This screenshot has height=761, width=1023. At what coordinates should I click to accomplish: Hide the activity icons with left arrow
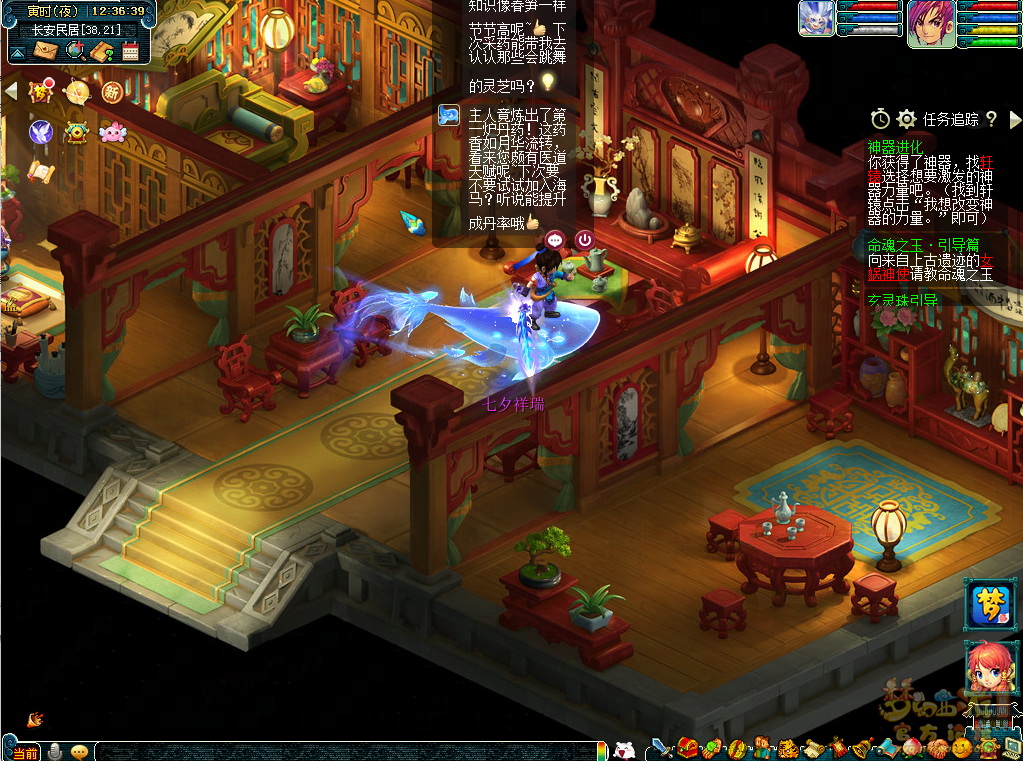[11, 91]
